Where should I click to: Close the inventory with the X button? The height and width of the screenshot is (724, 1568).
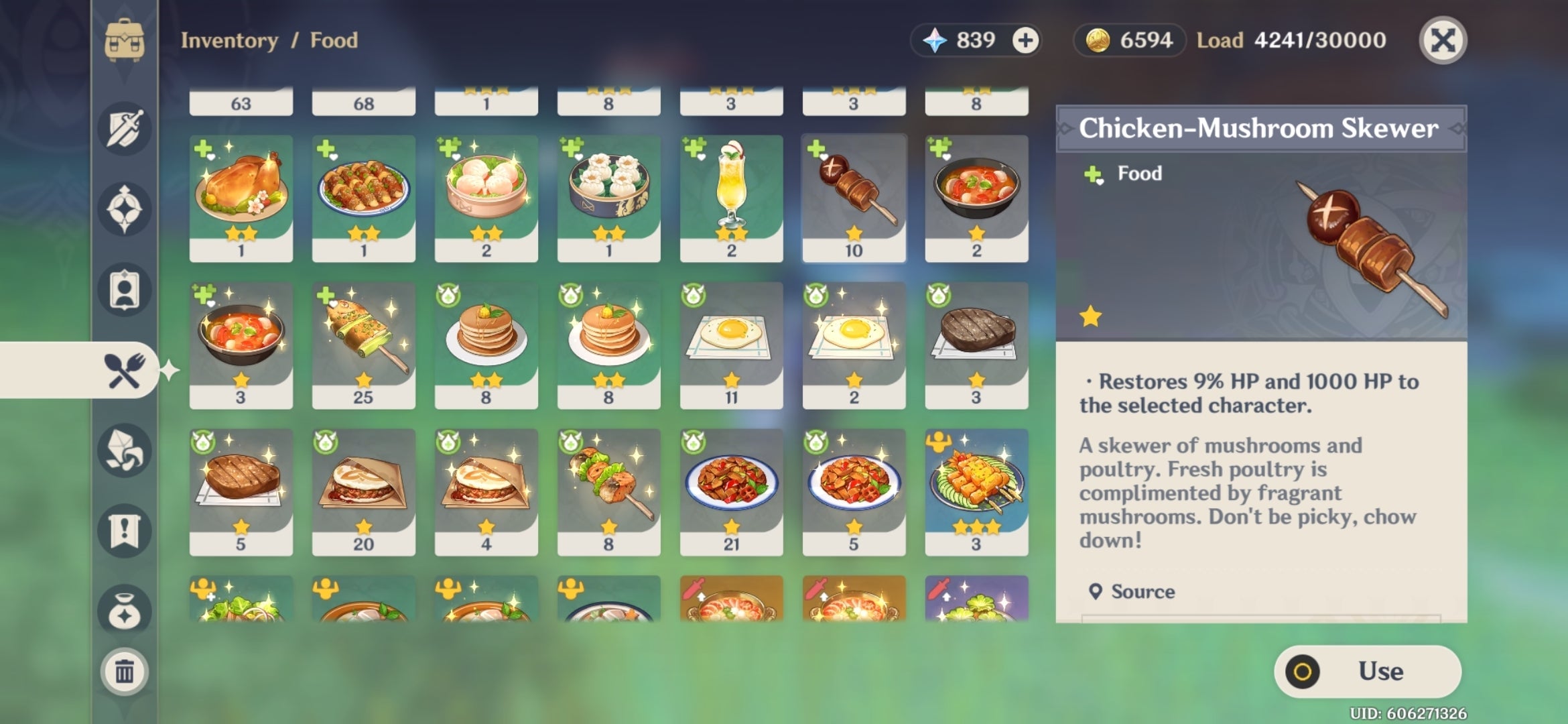(x=1445, y=40)
